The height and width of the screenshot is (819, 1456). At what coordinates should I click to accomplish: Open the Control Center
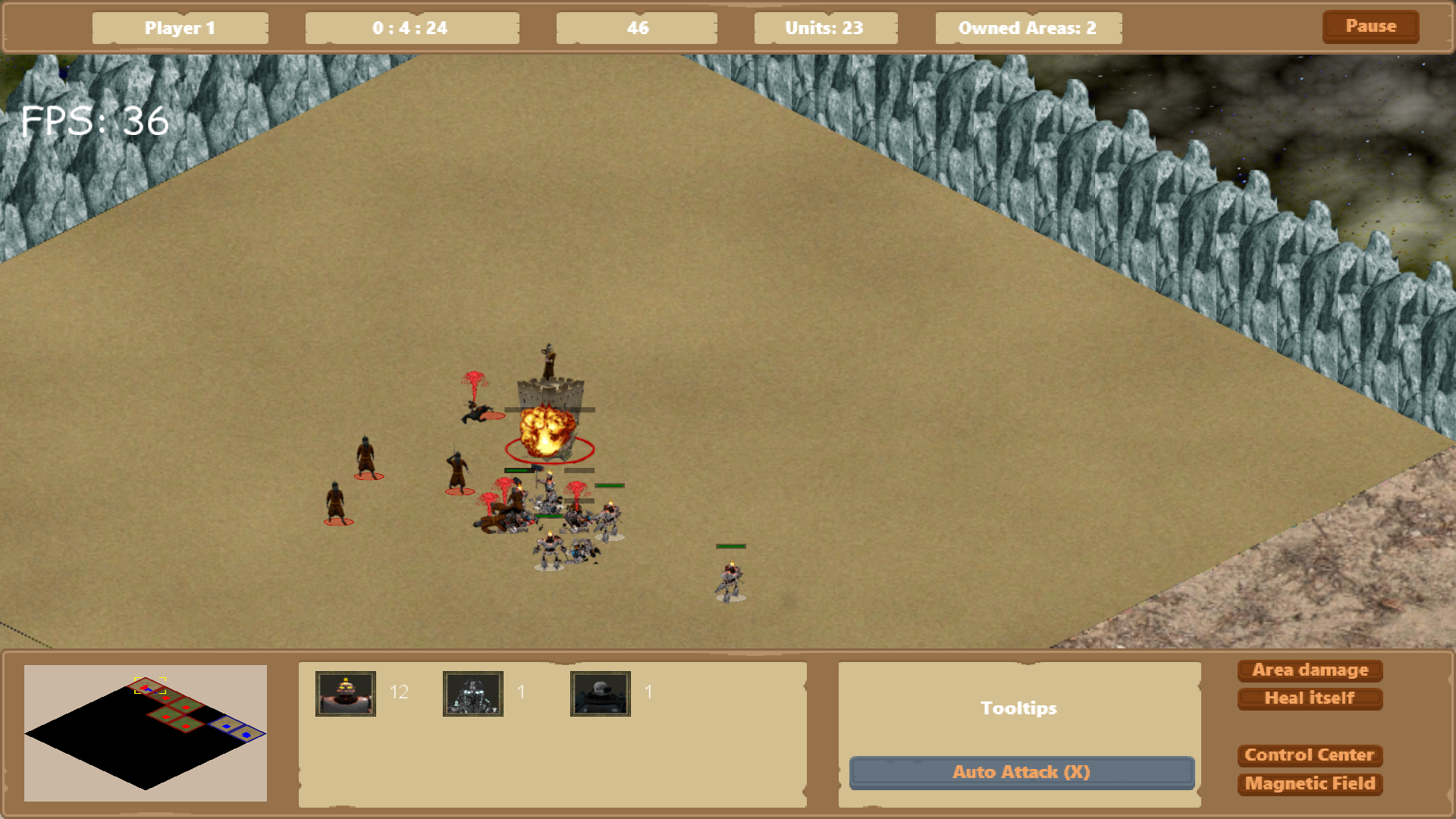pyautogui.click(x=1310, y=755)
